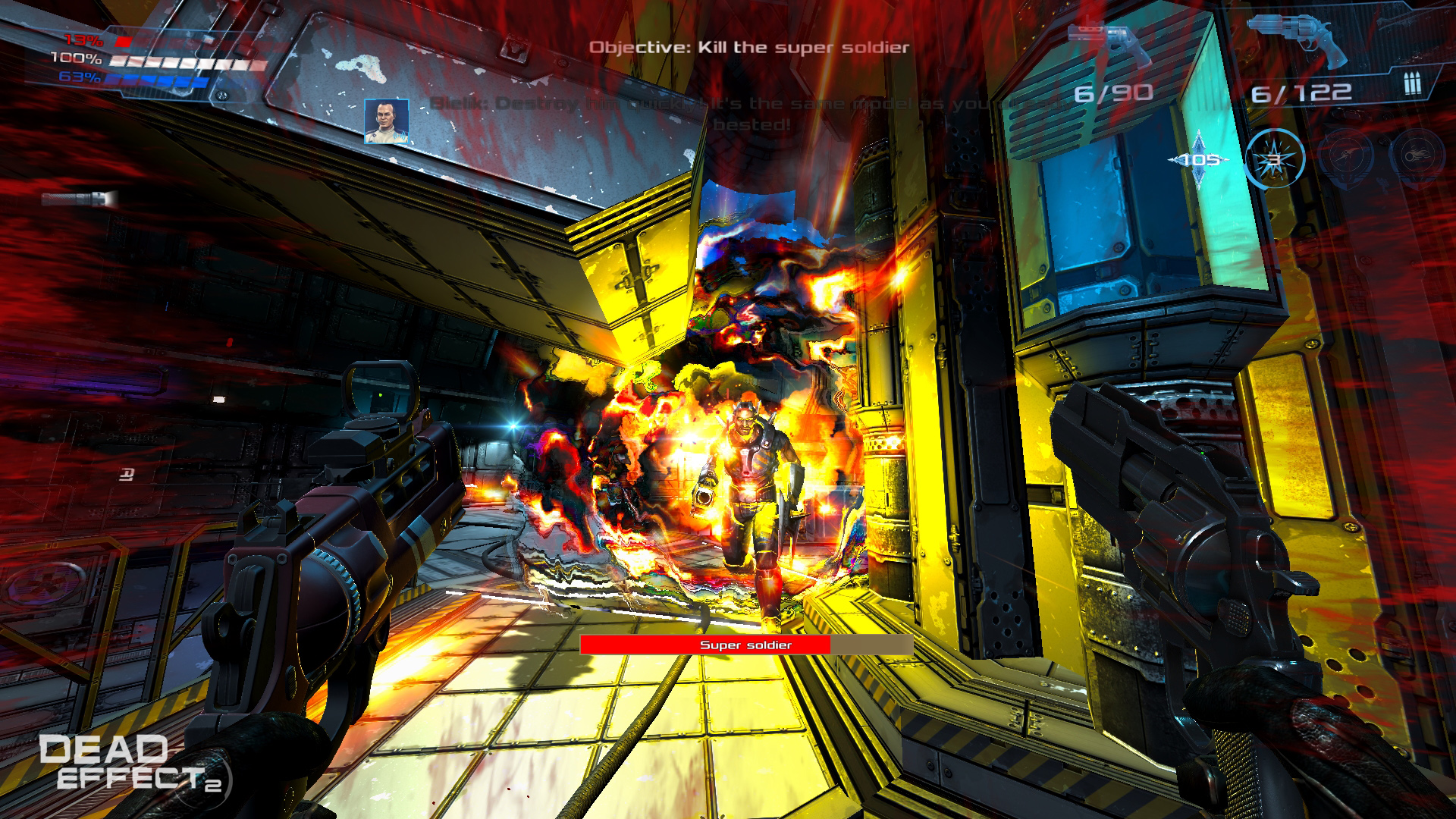Click the triple bullet ammo icon
The image size is (1456, 819).
click(1412, 82)
